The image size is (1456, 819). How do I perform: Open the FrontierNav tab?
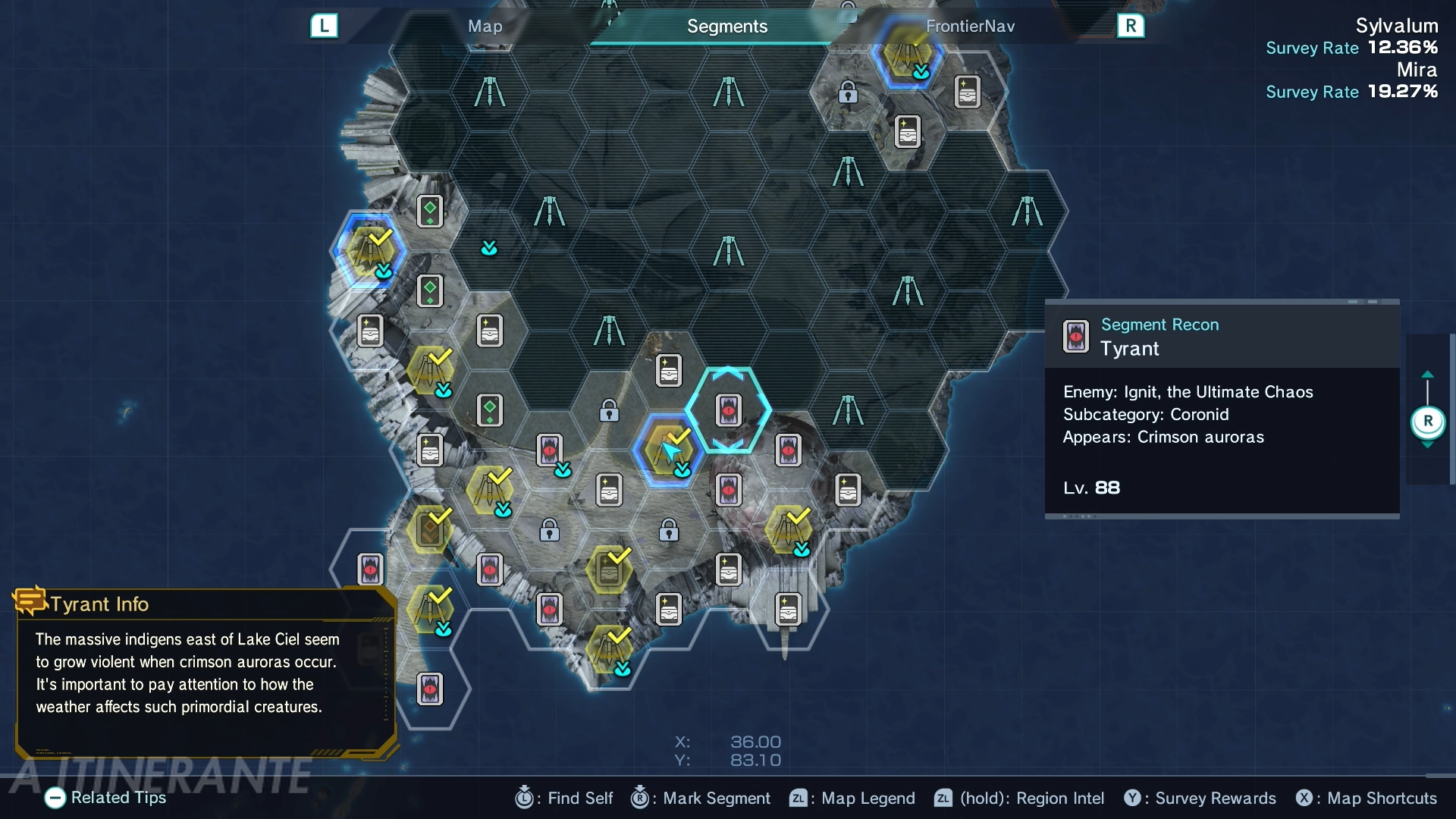[x=970, y=27]
